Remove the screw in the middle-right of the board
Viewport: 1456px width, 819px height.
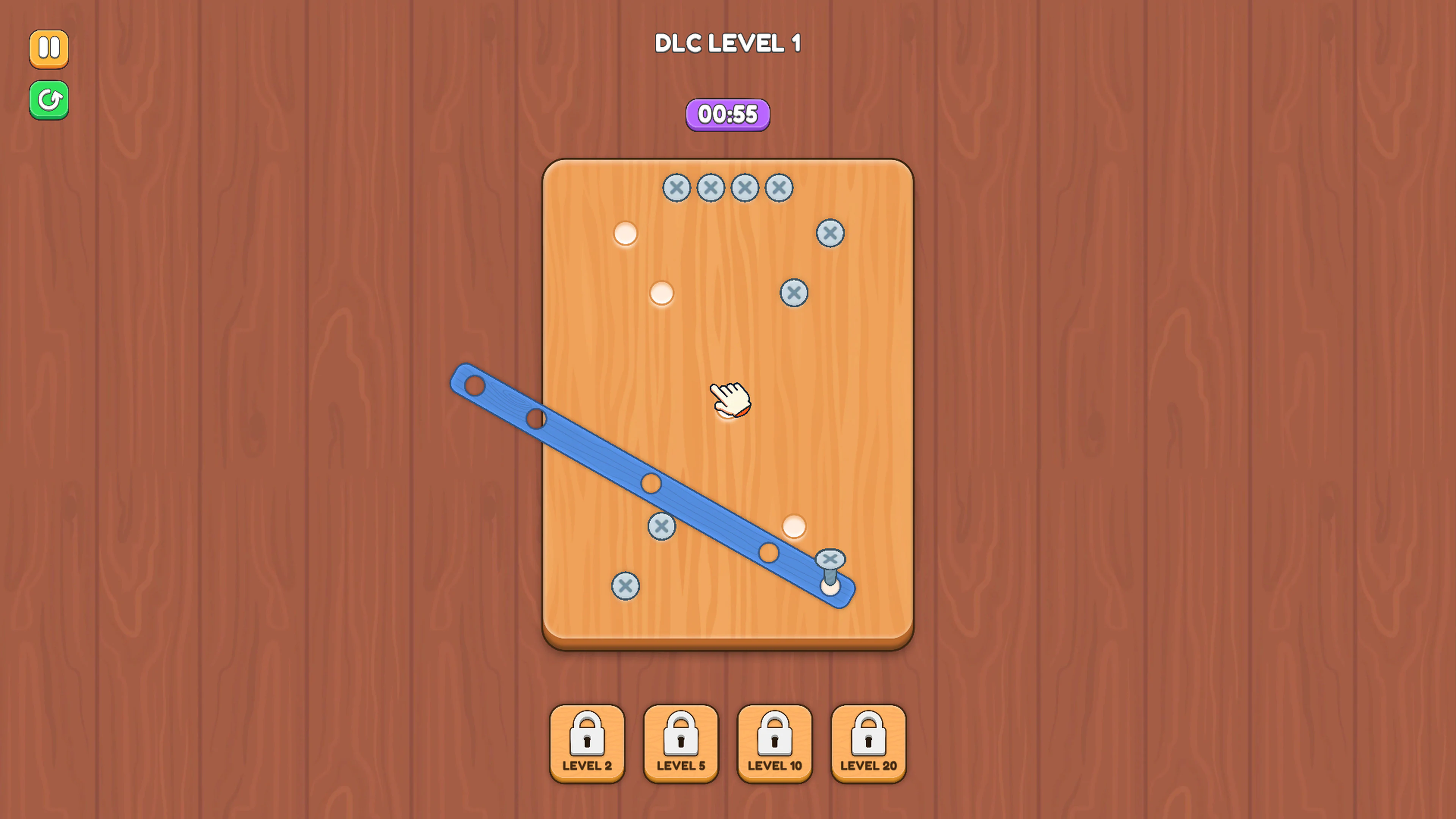pyautogui.click(x=794, y=293)
